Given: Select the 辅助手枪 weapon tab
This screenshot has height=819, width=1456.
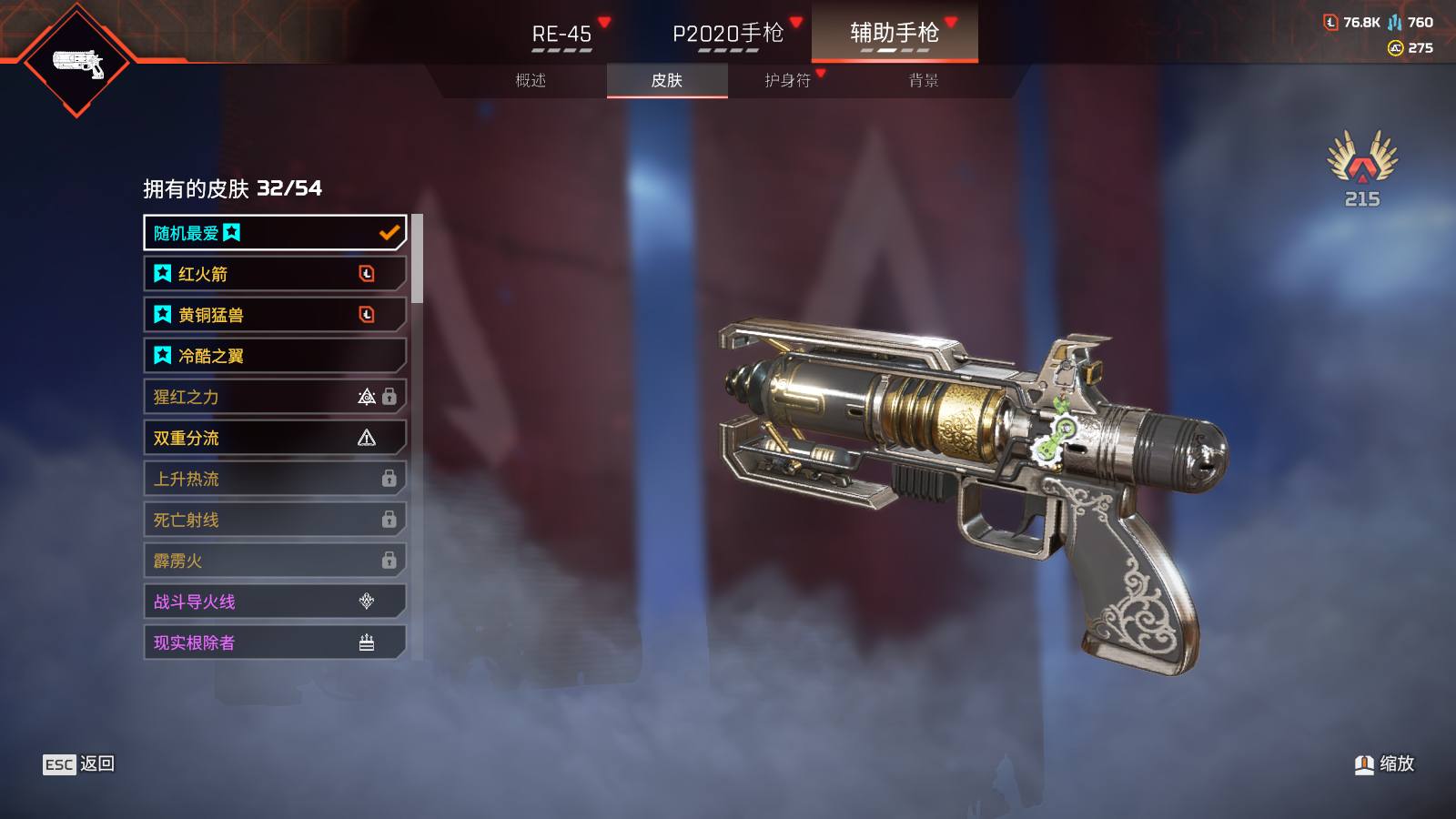Looking at the screenshot, I should pos(895,33).
